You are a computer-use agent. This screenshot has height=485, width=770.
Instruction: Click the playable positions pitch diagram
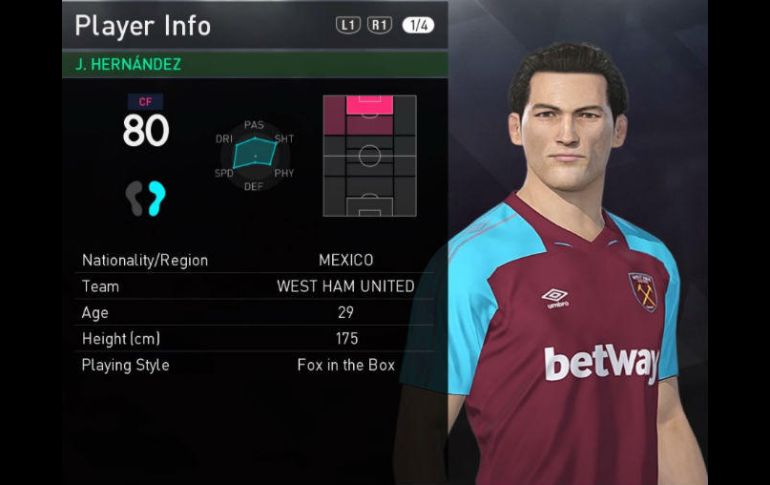click(x=369, y=156)
